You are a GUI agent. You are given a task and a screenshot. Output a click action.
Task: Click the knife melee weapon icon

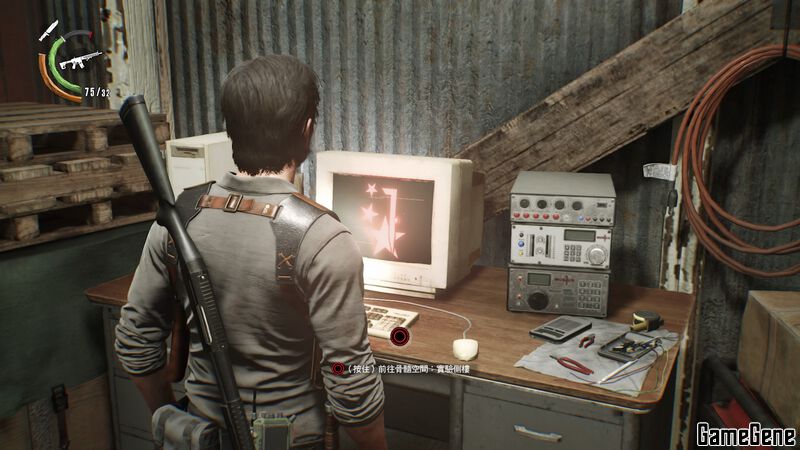[x=47, y=30]
